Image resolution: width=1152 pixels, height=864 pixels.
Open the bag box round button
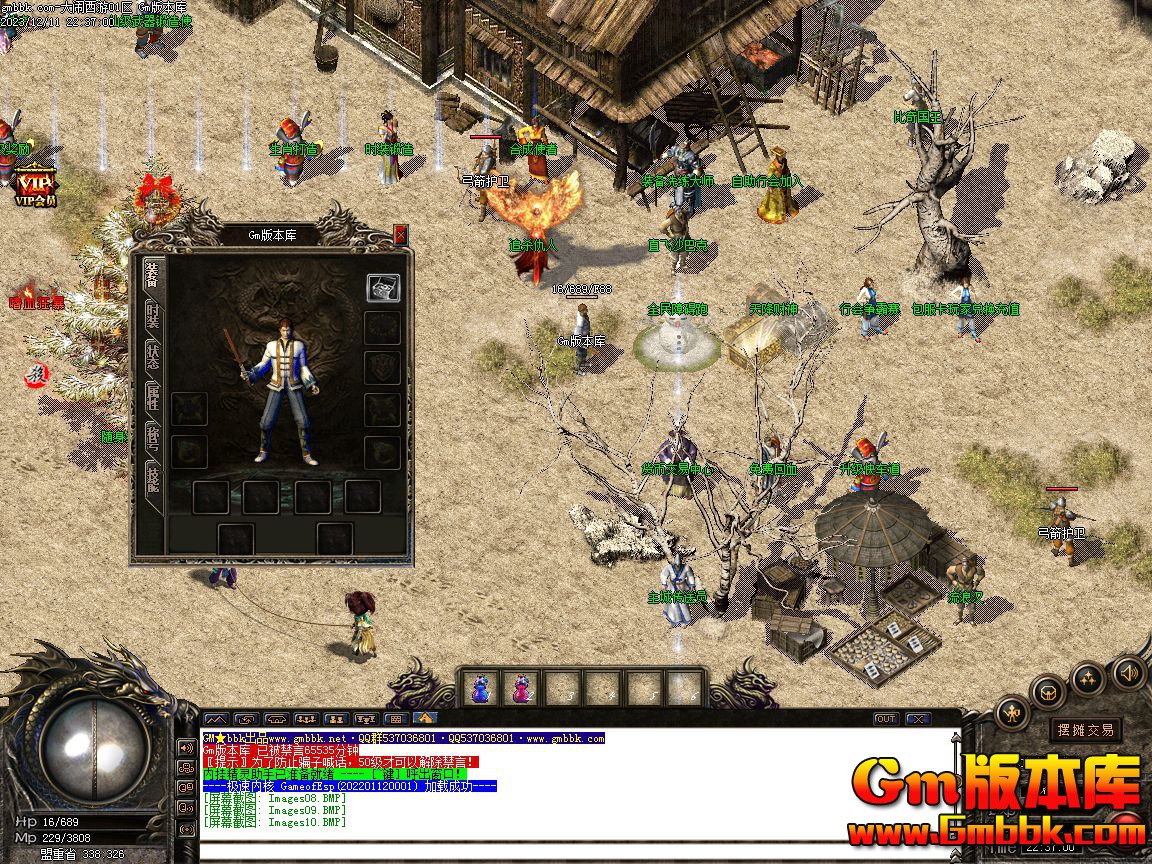click(1048, 692)
